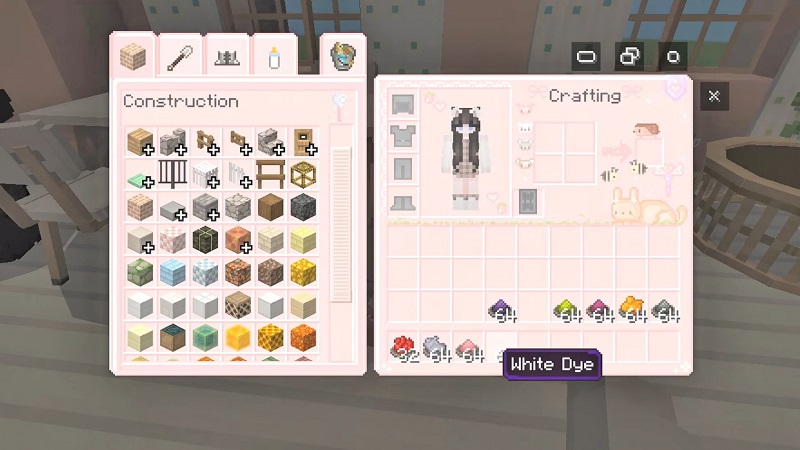This screenshot has height=450, width=800.
Task: Click the boots armor slot
Action: tap(403, 199)
